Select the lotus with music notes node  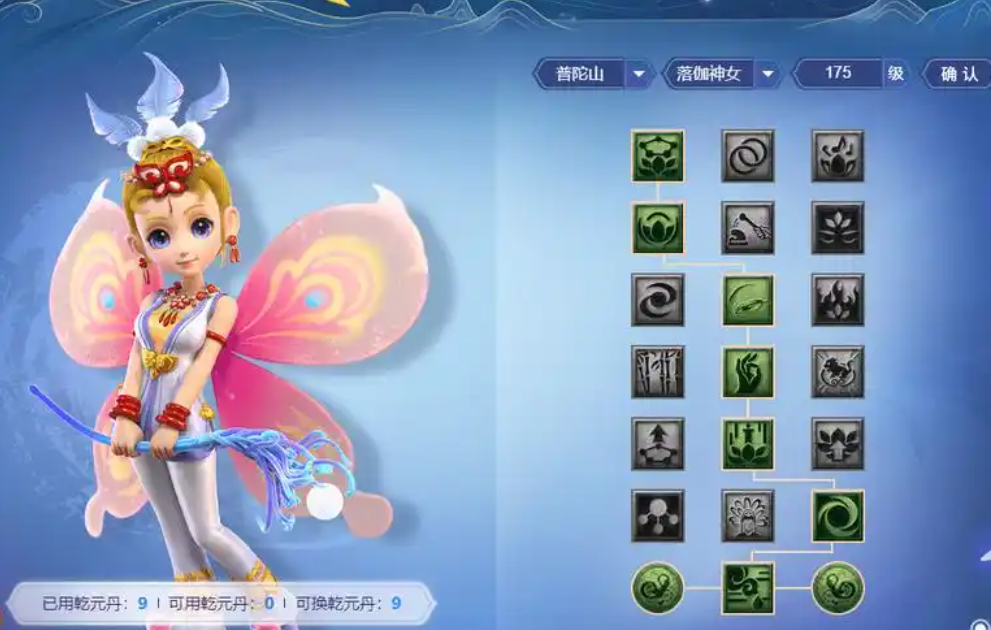tap(837, 156)
